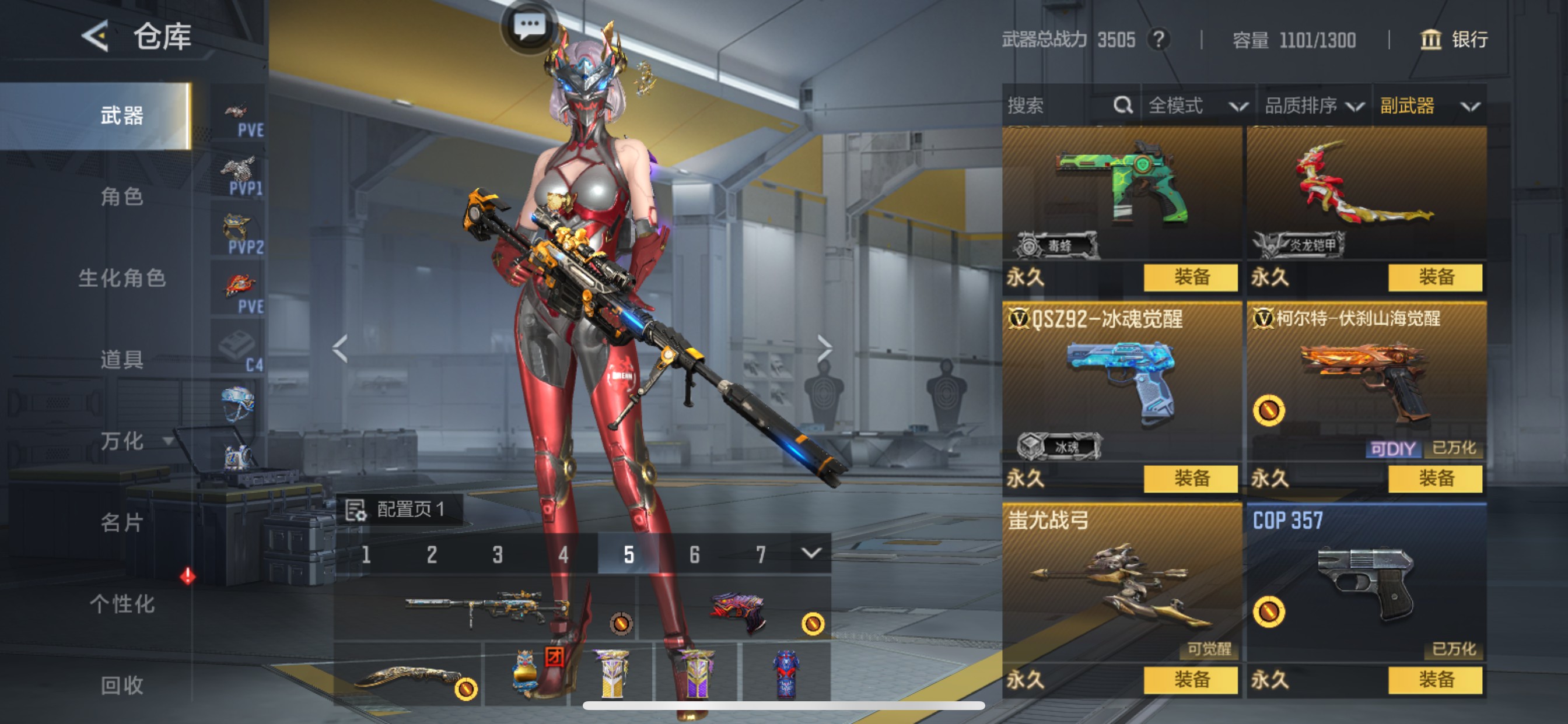
Task: Open the 银行 bank
Action: point(1454,40)
